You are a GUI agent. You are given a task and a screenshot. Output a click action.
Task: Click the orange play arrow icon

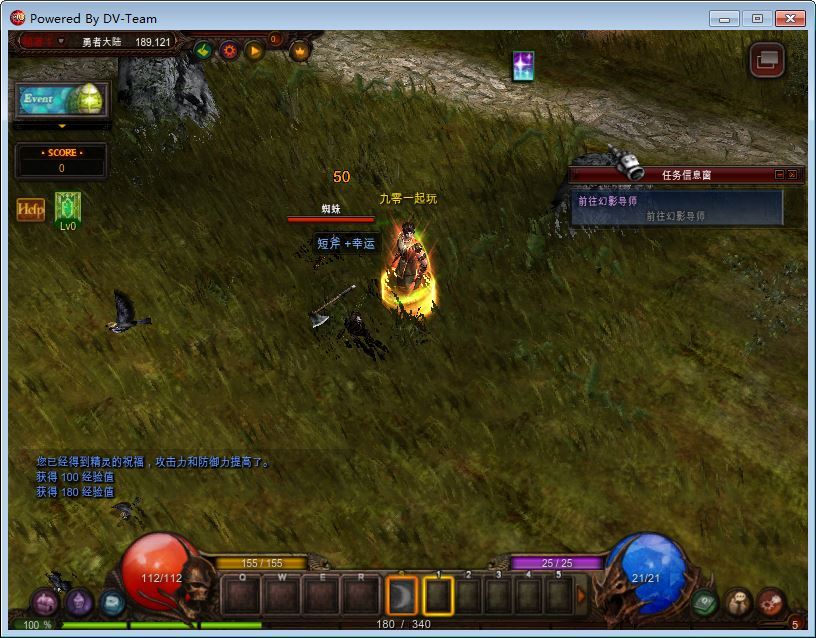click(x=254, y=49)
